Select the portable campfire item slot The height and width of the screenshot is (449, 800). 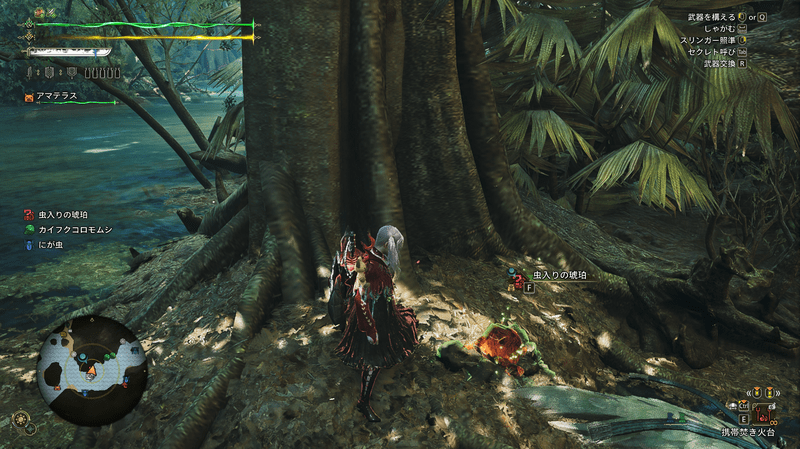[x=762, y=412]
